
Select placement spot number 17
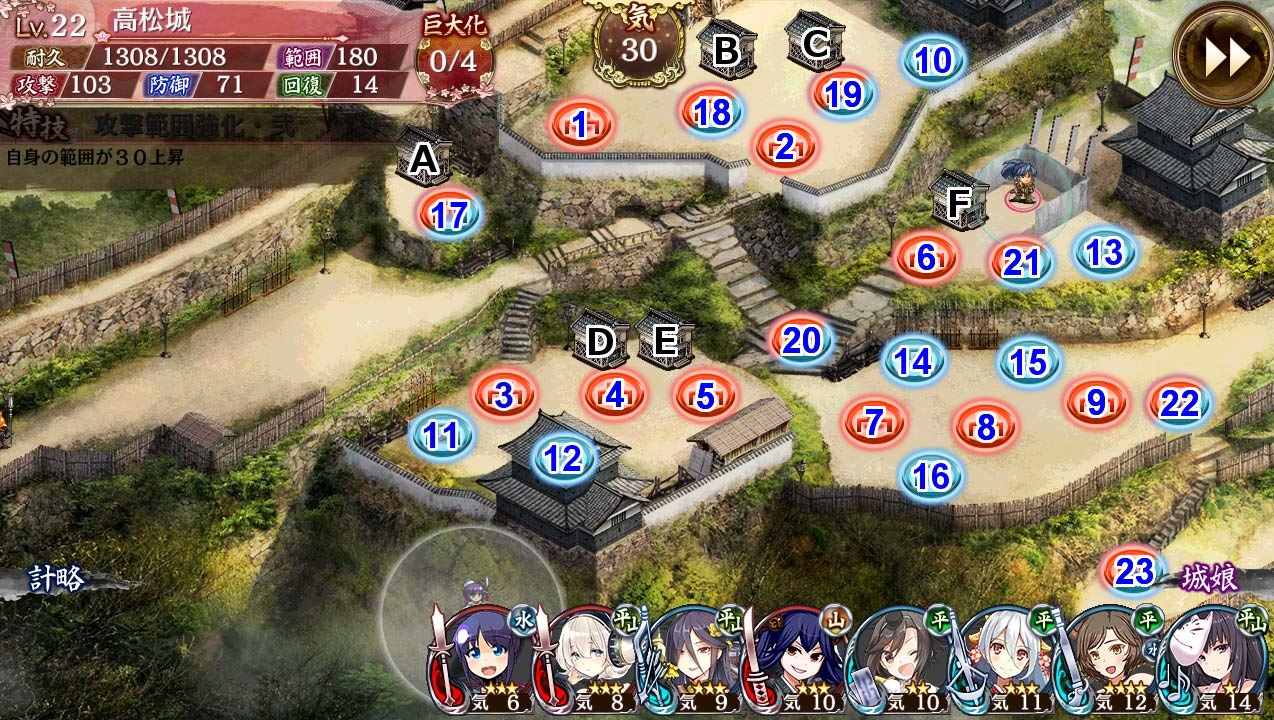pos(450,214)
